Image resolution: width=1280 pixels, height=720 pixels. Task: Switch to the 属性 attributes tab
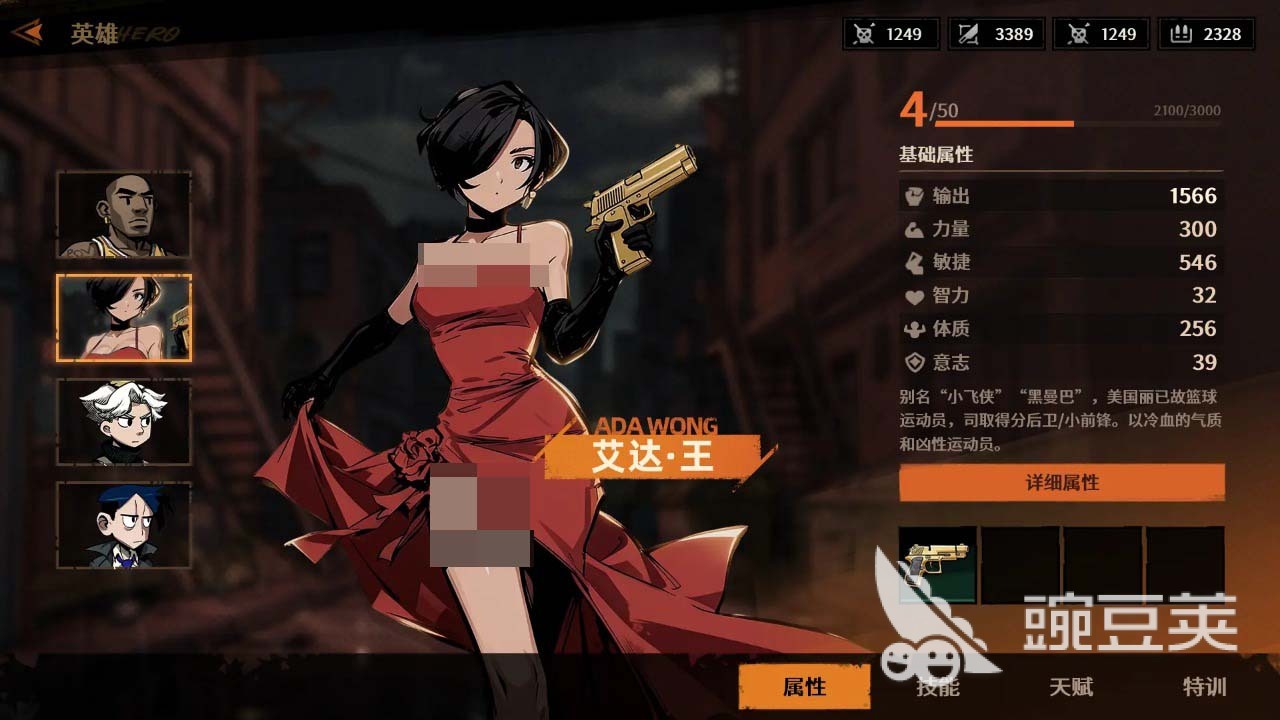click(804, 687)
